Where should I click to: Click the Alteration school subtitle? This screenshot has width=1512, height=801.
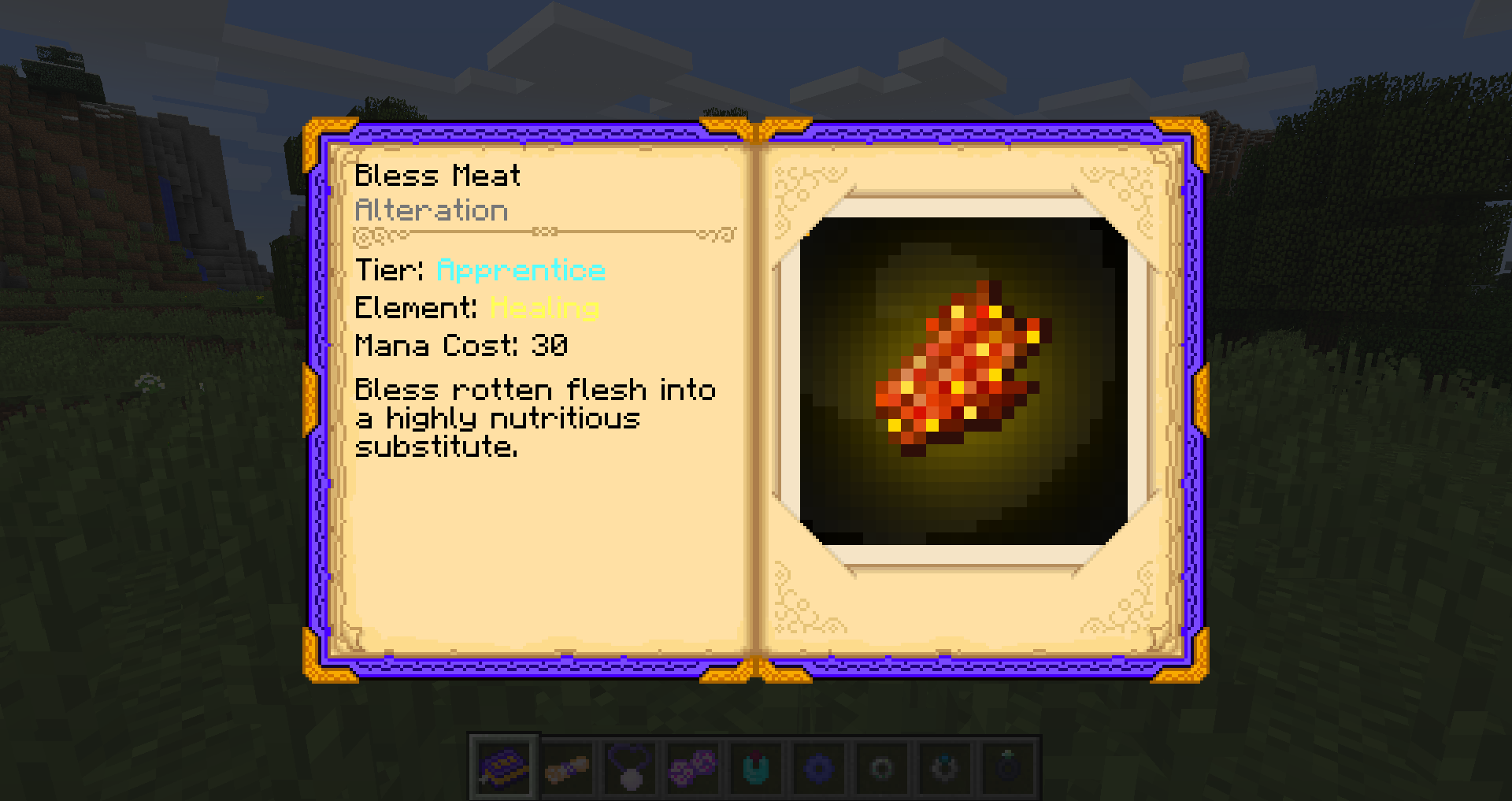pyautogui.click(x=432, y=210)
